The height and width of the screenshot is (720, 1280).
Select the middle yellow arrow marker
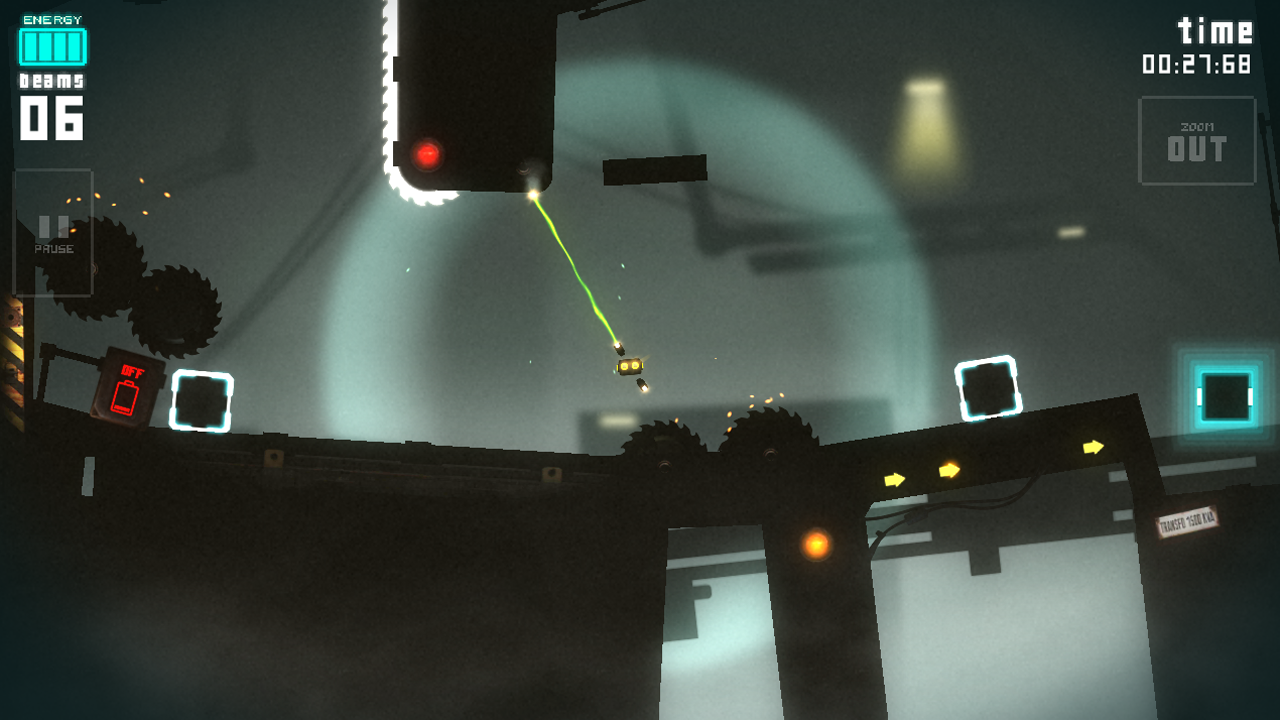pyautogui.click(x=949, y=468)
